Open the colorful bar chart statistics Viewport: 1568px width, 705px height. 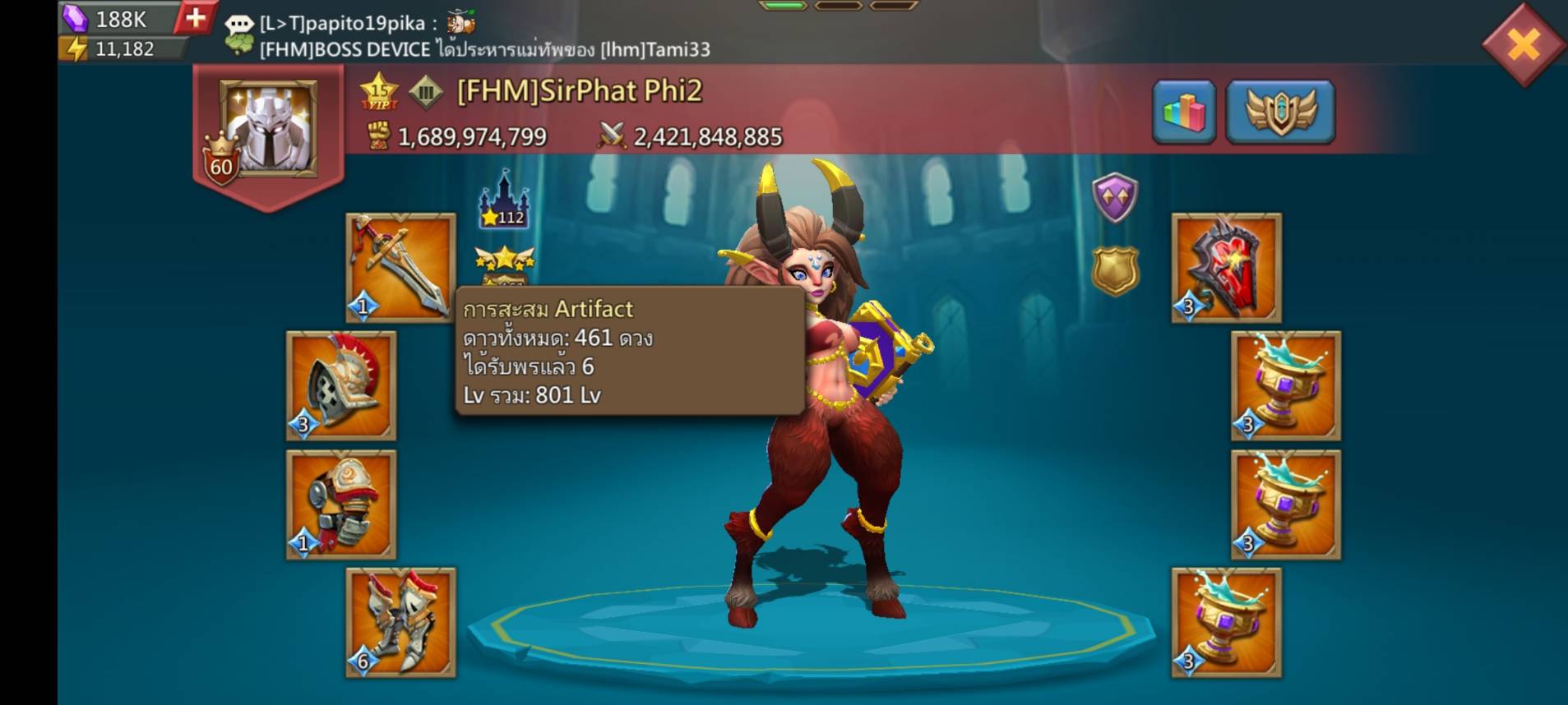pyautogui.click(x=1183, y=112)
